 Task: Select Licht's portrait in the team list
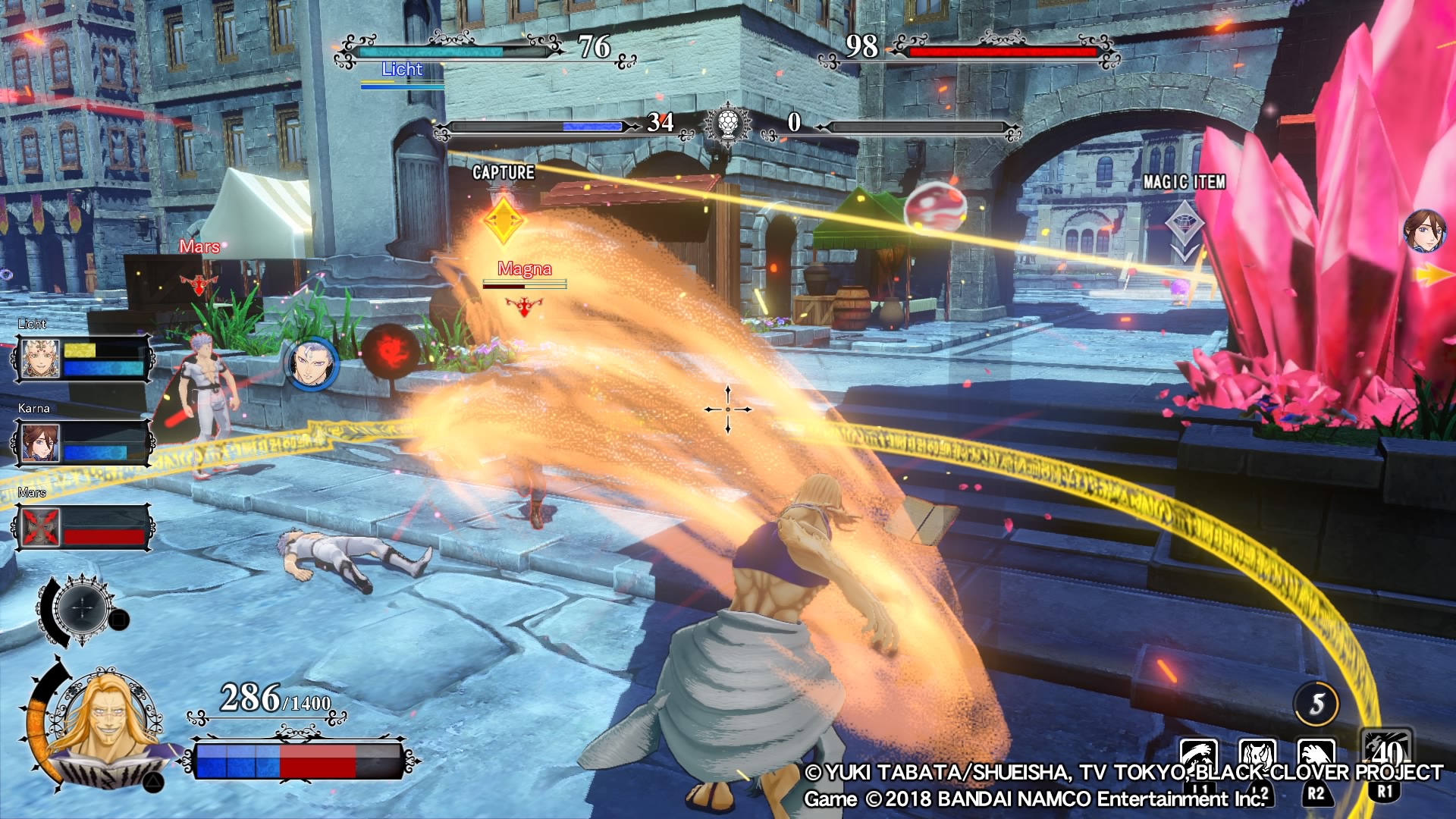coord(39,359)
